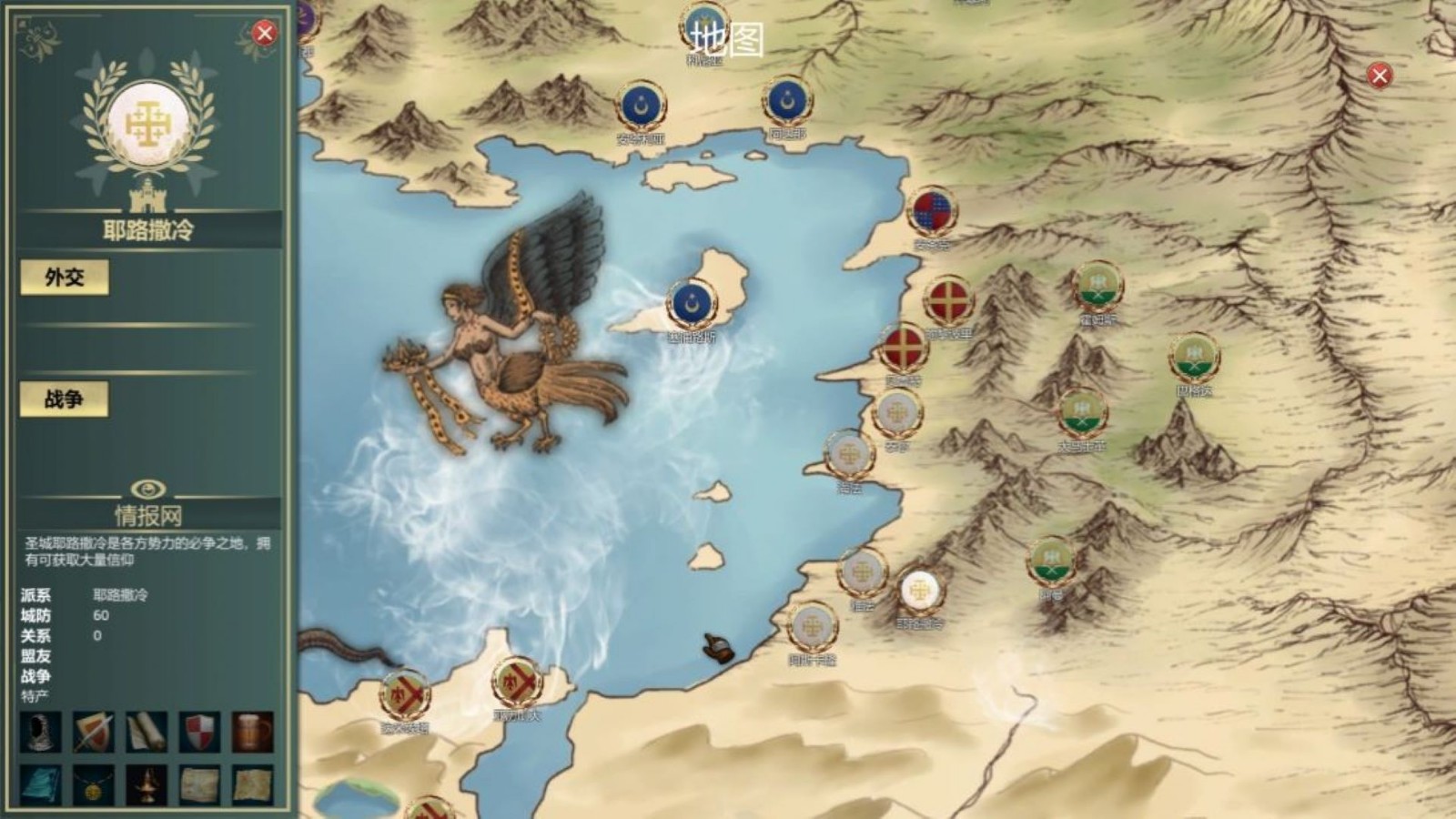
Task: Open the 外交 diplomacy option
Action: click(65, 278)
